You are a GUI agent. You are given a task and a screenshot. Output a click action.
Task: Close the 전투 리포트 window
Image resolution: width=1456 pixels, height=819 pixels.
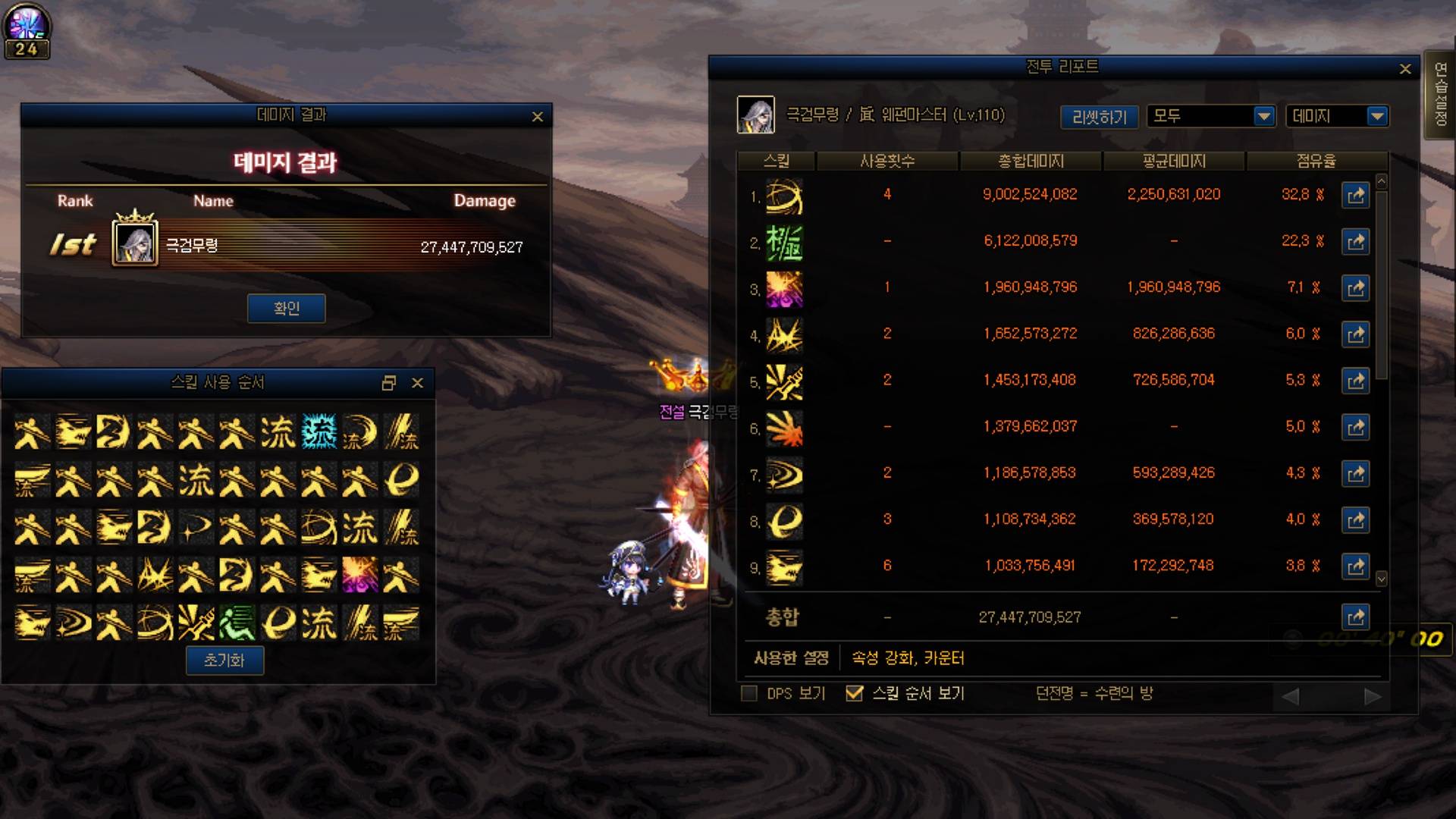click(x=1405, y=69)
